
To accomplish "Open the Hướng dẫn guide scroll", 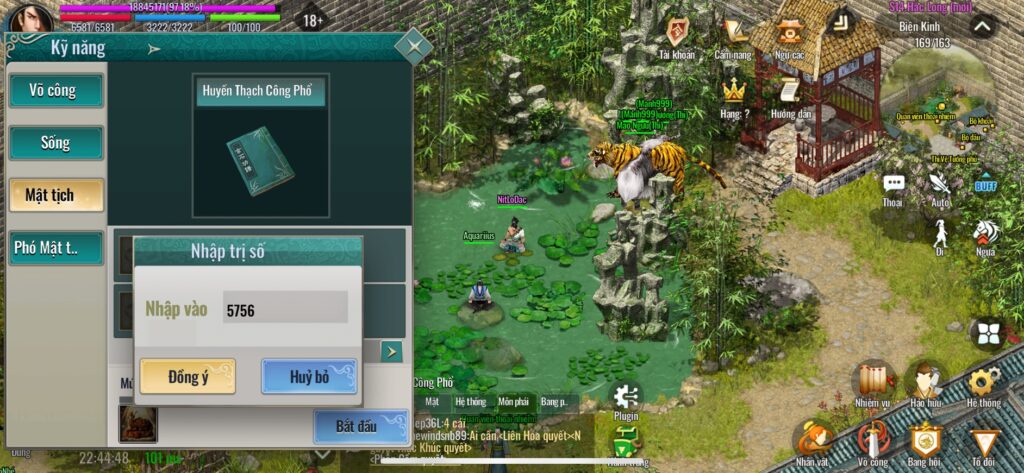I will (x=790, y=95).
